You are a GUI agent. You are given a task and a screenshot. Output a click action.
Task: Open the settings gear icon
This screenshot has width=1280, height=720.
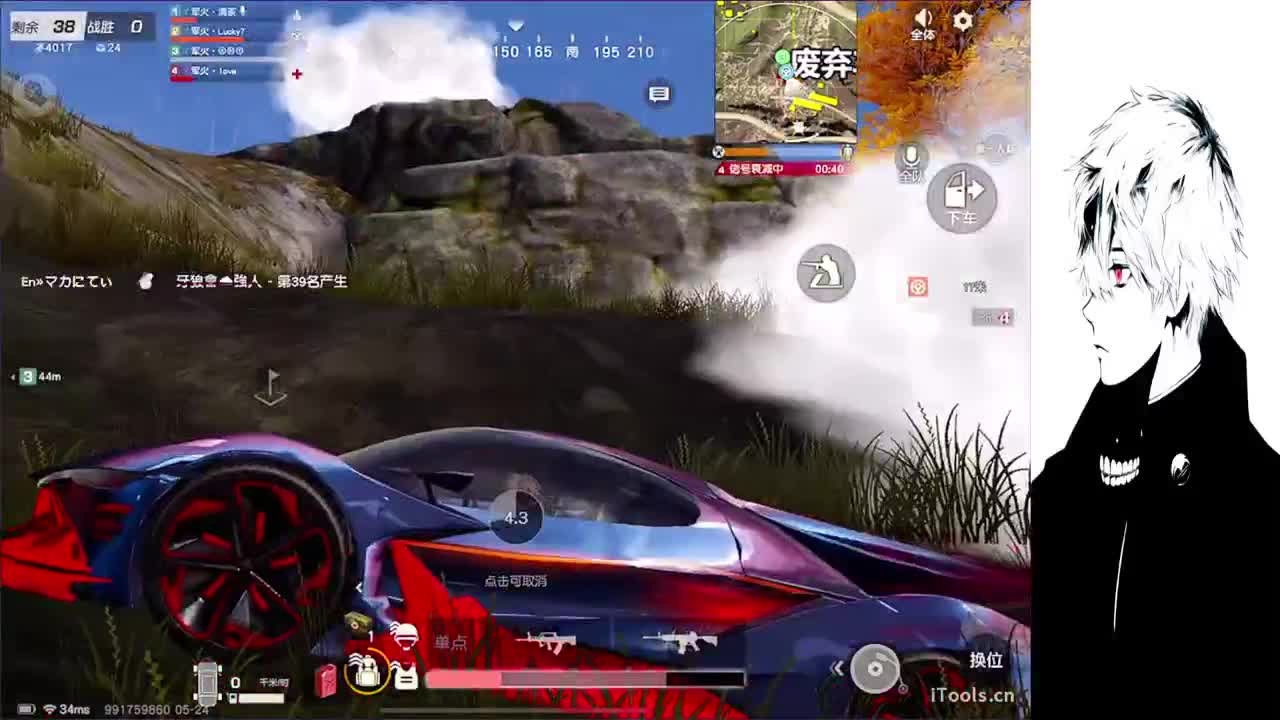pos(959,18)
